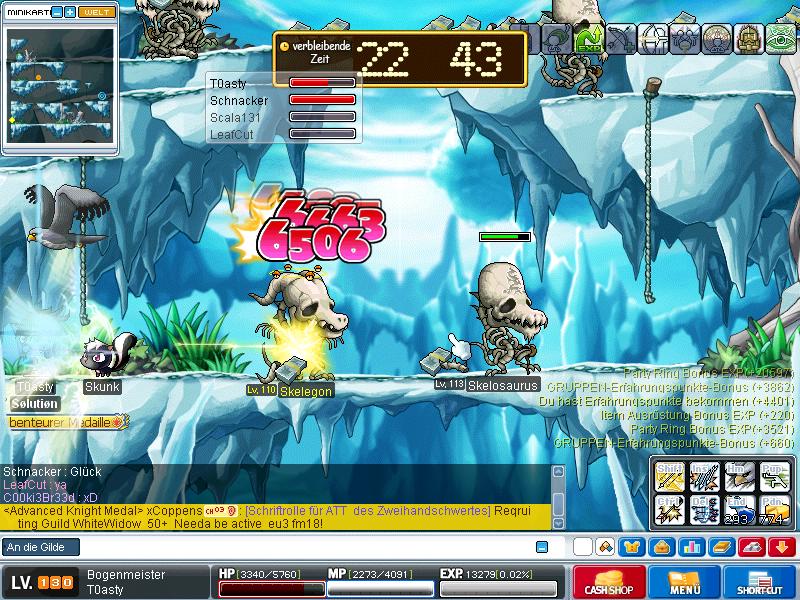This screenshot has height=600, width=800.
Task: Open the stats bar chart icon
Action: point(691,547)
